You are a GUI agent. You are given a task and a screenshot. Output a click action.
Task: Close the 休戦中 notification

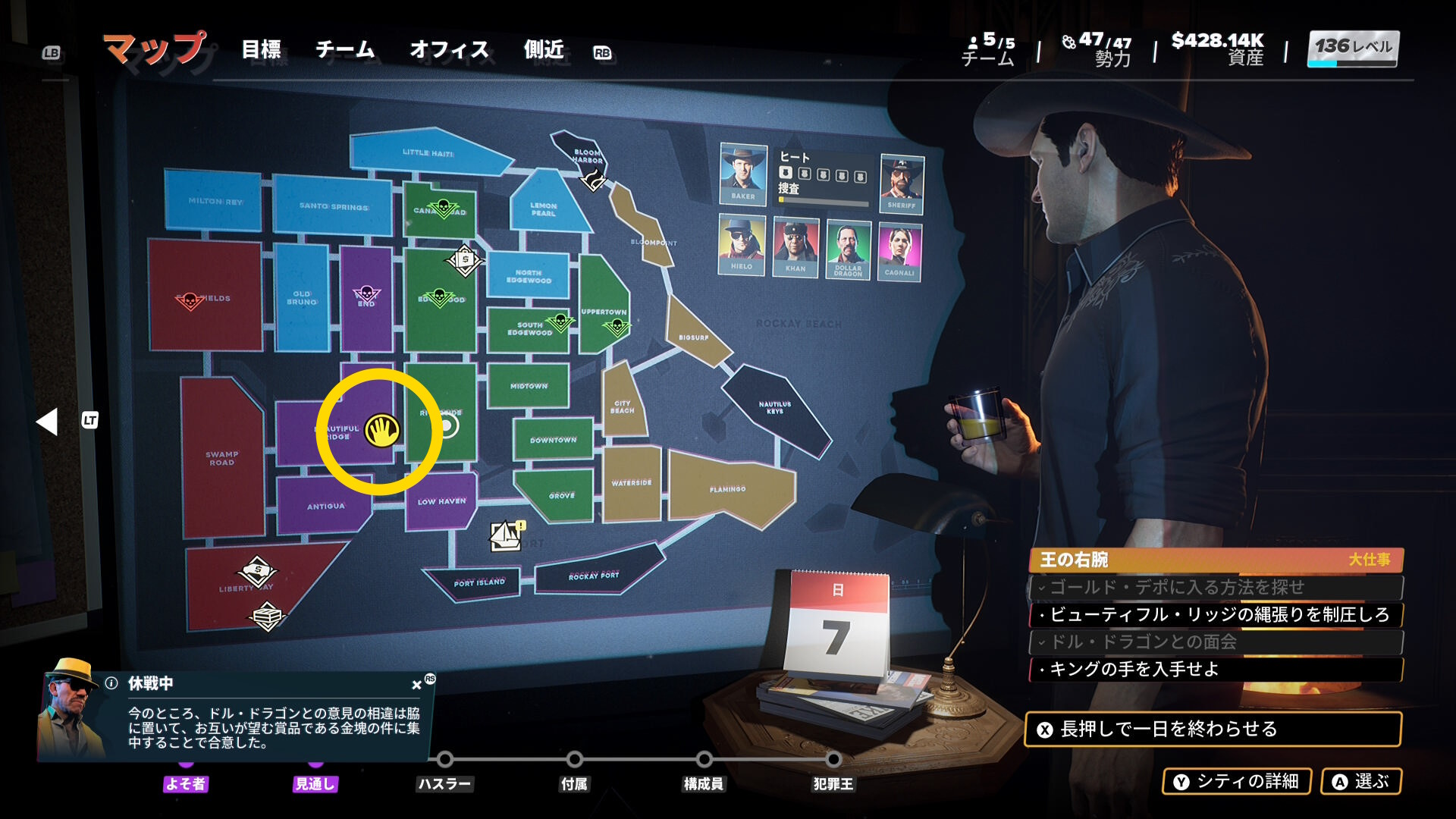point(416,685)
